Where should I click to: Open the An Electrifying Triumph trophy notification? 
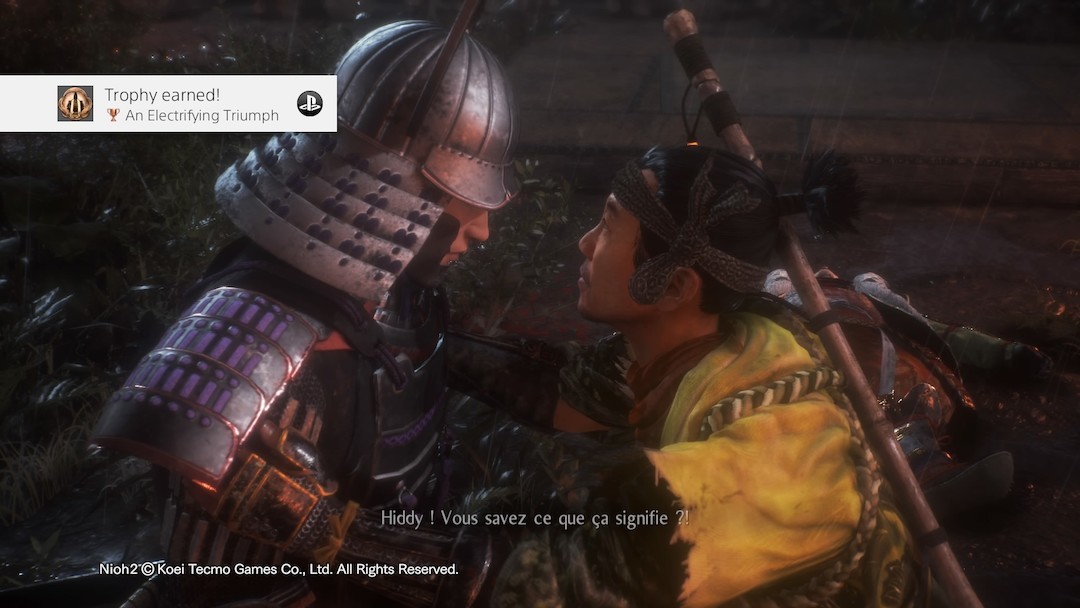coord(190,105)
